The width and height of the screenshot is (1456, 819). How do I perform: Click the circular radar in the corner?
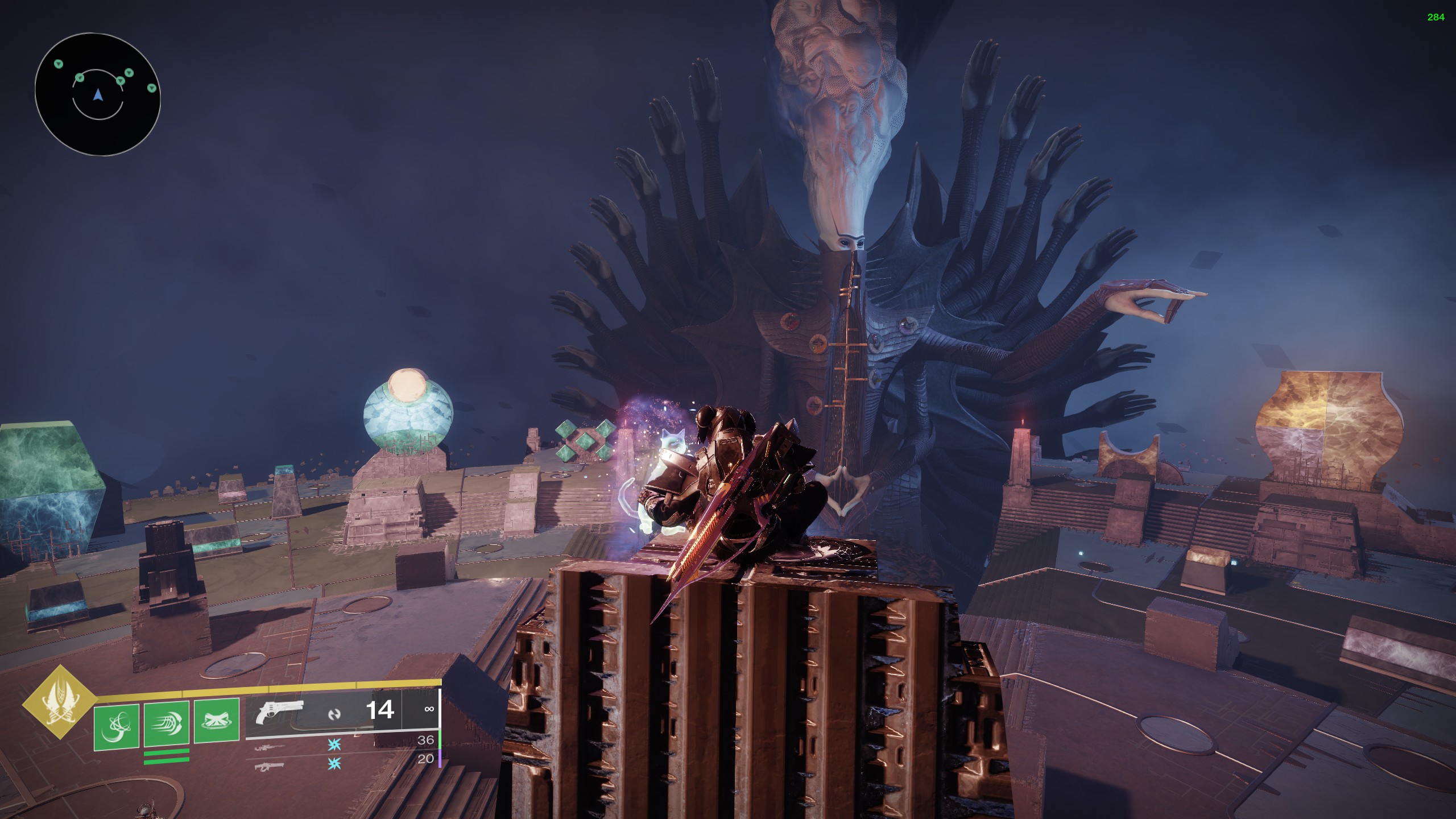coord(97,94)
